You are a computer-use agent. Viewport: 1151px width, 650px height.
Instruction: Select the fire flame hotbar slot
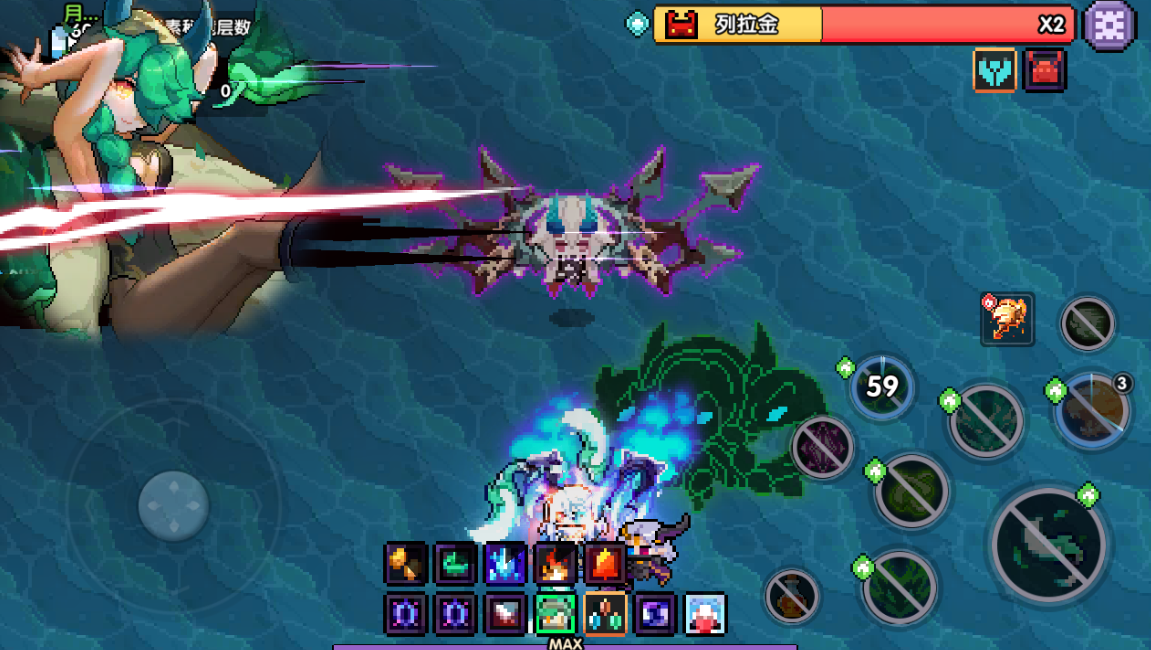point(555,564)
